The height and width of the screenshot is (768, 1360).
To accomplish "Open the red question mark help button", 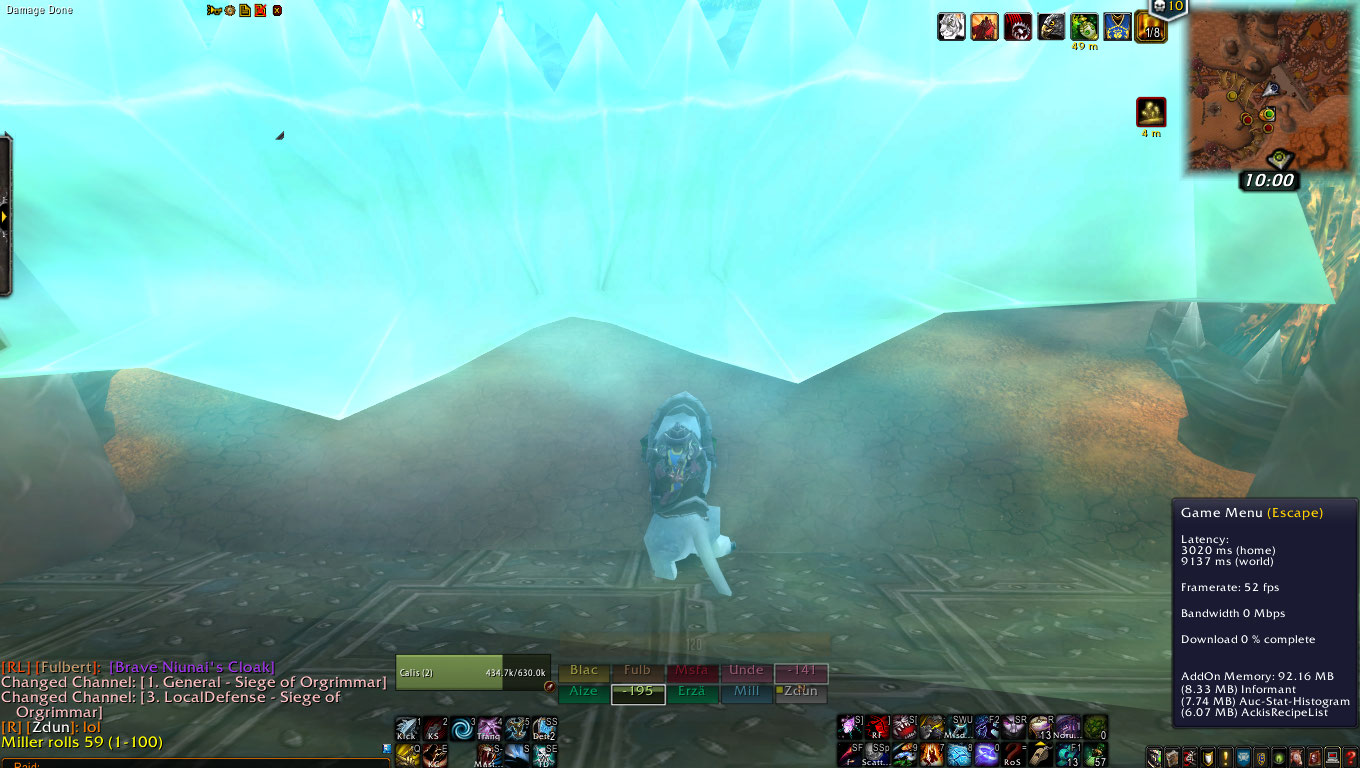I will (1351, 758).
